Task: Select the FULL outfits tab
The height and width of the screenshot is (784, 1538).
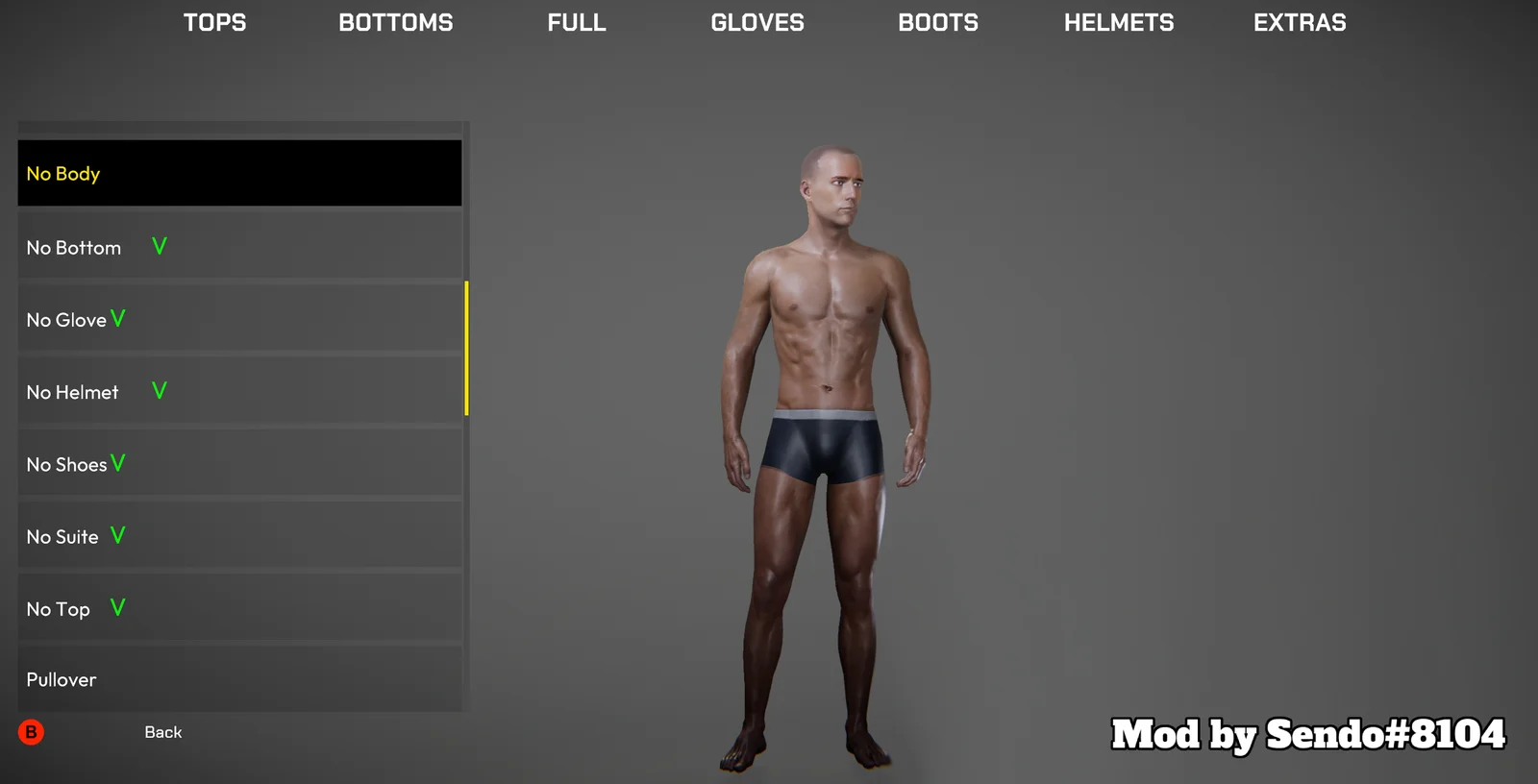Action: (x=577, y=22)
